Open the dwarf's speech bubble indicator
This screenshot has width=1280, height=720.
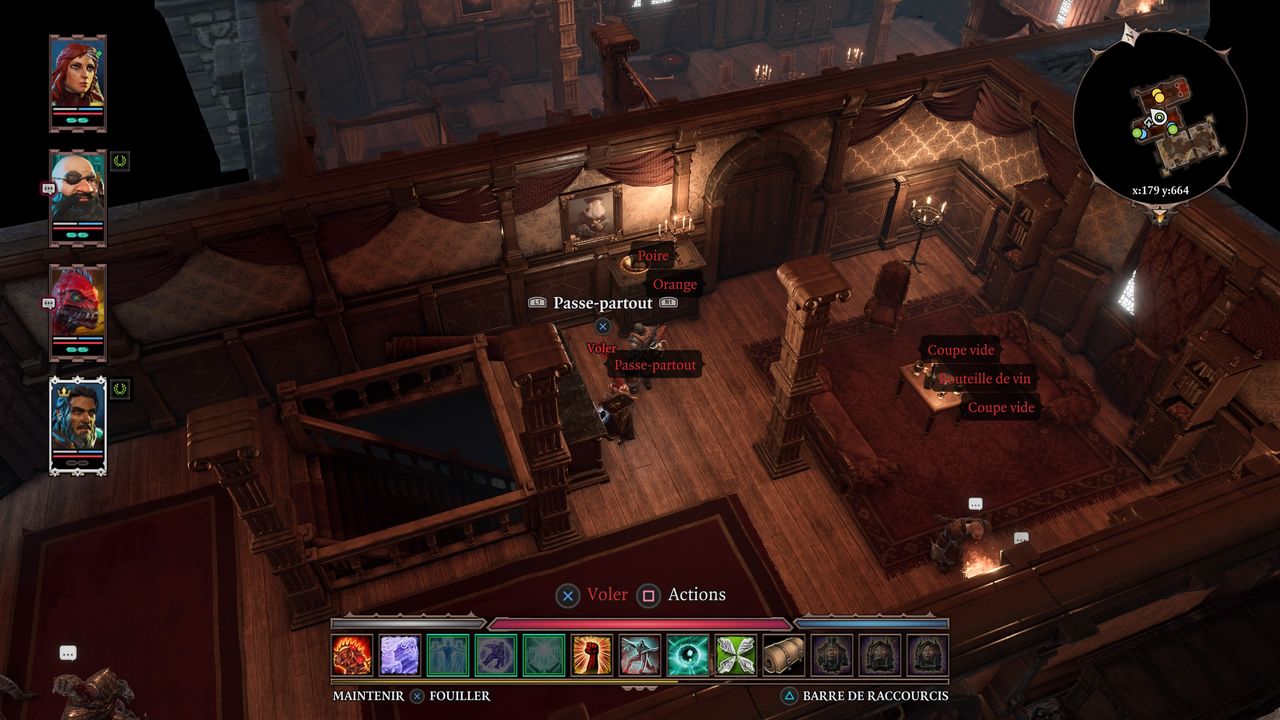point(47,188)
